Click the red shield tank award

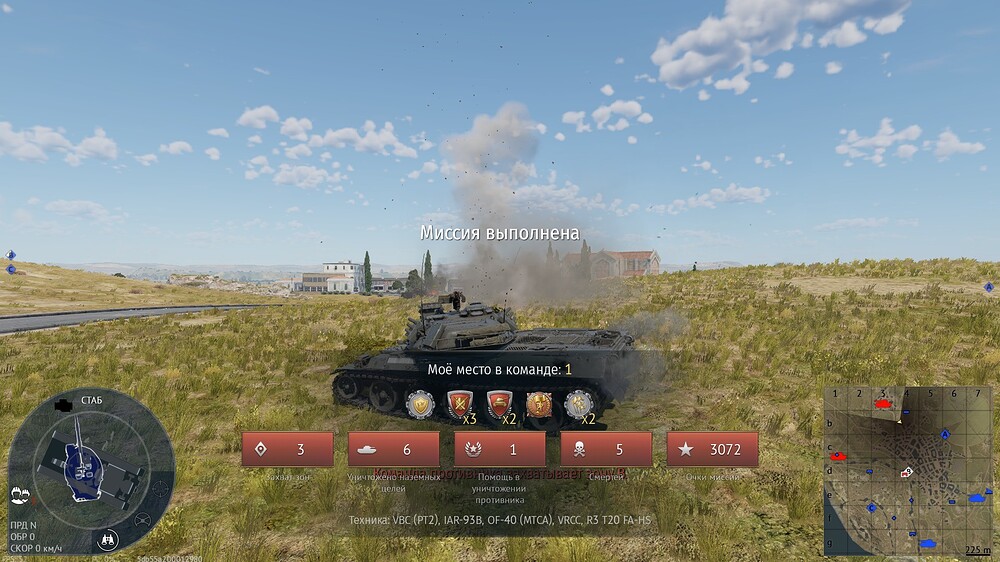pyautogui.click(x=498, y=404)
